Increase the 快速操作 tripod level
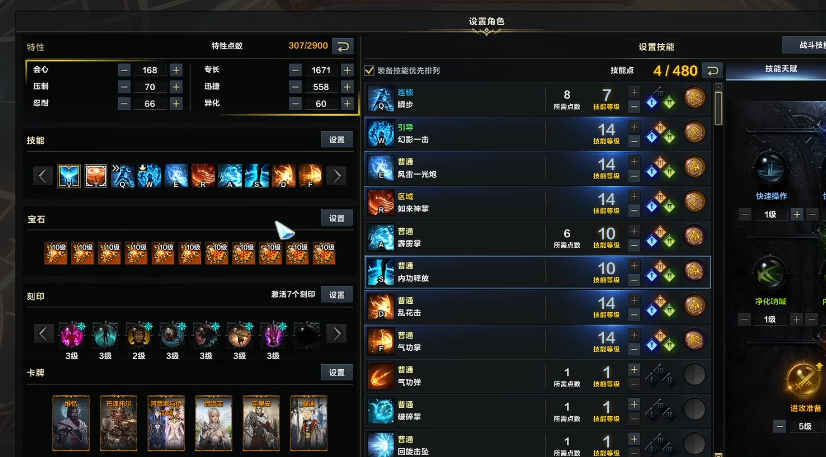Screen dimensions: 826x457 [x=796, y=214]
